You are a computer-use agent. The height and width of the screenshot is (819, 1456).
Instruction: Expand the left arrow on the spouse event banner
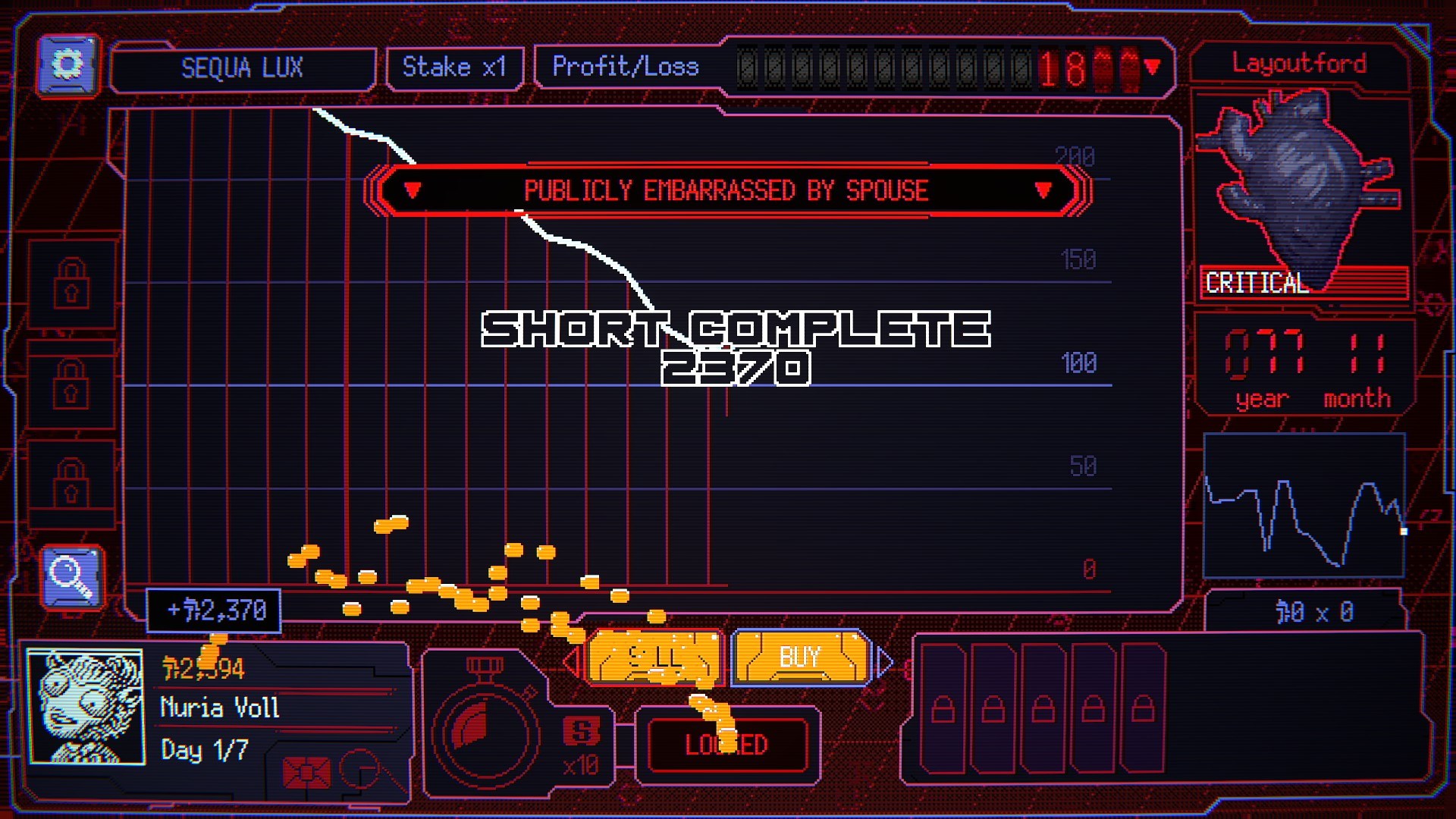(413, 191)
